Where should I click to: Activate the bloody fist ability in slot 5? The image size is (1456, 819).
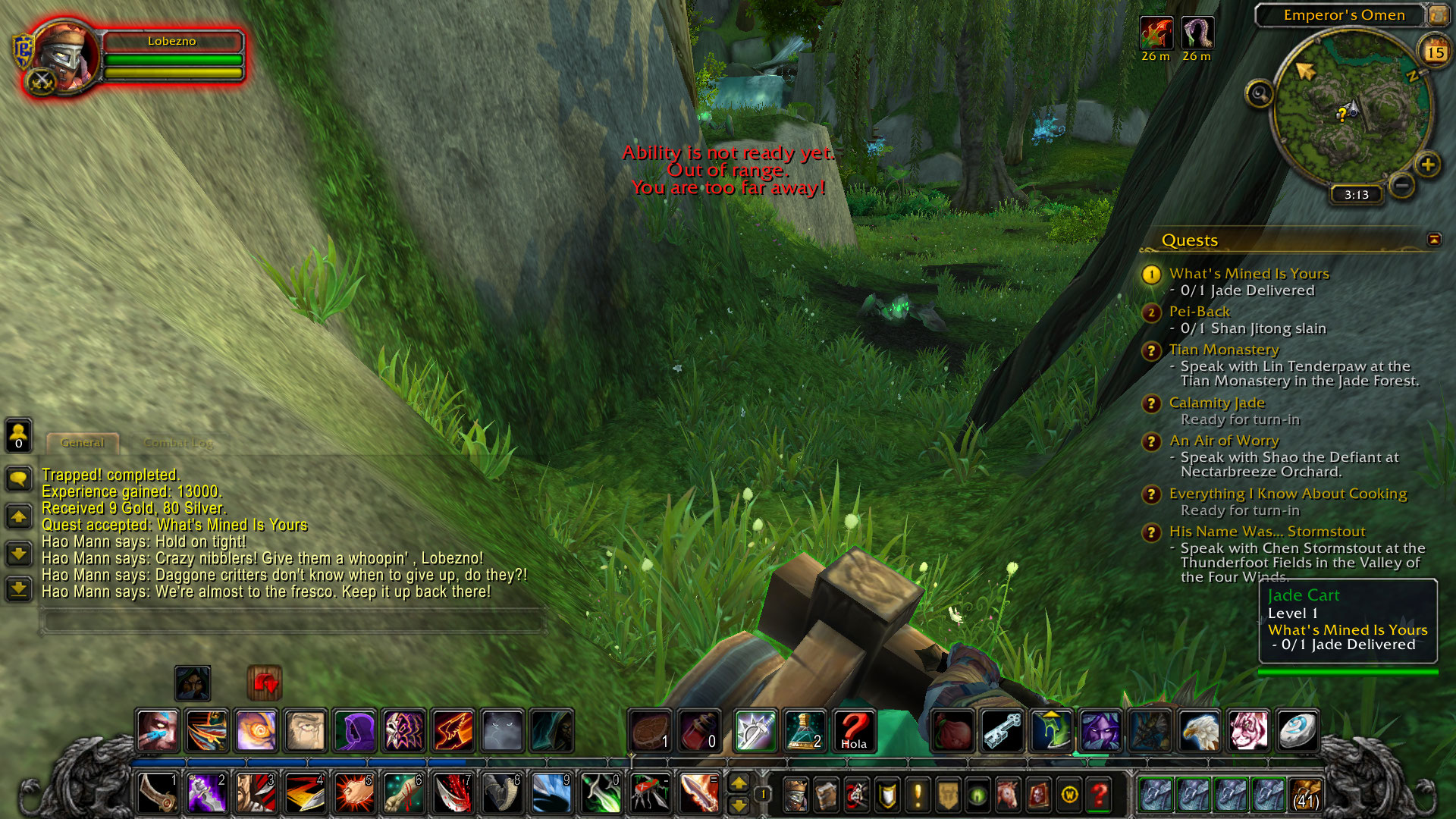pos(353,793)
